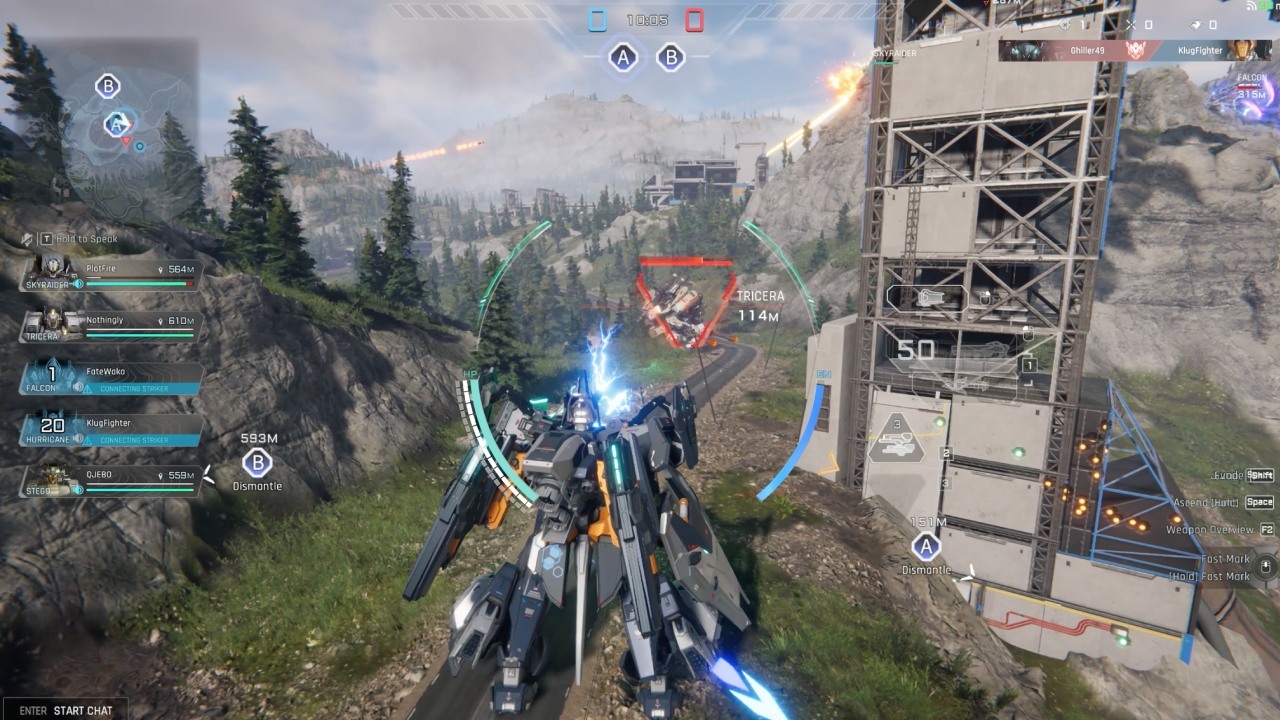Click objective A indicator under the timer
Image resolution: width=1280 pixels, height=720 pixels.
(624, 58)
